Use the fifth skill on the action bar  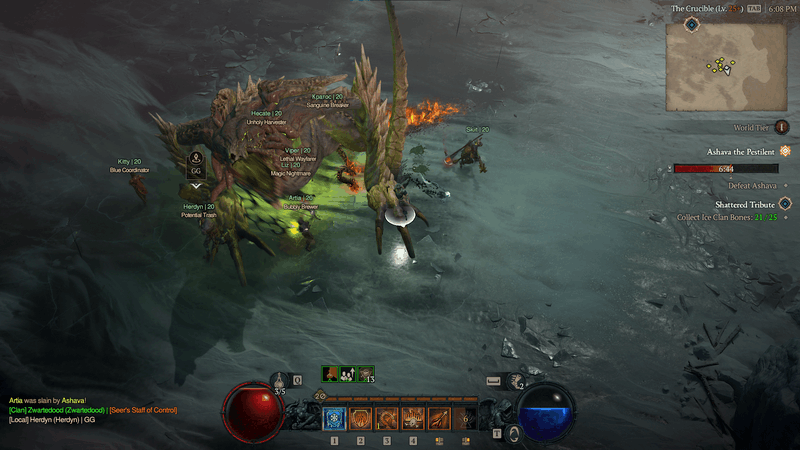(439, 419)
